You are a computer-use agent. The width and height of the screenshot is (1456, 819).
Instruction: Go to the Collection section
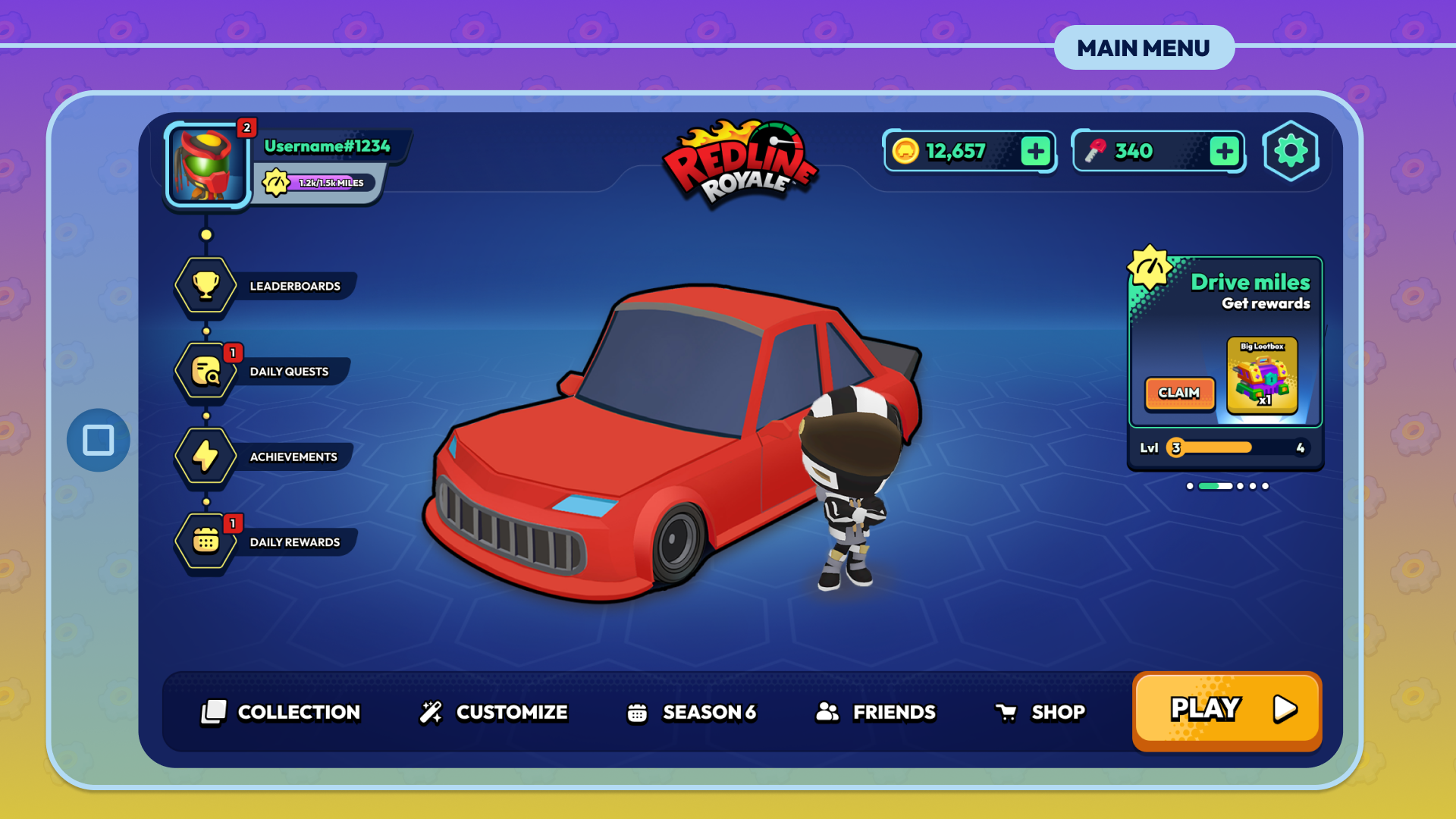coord(281,712)
